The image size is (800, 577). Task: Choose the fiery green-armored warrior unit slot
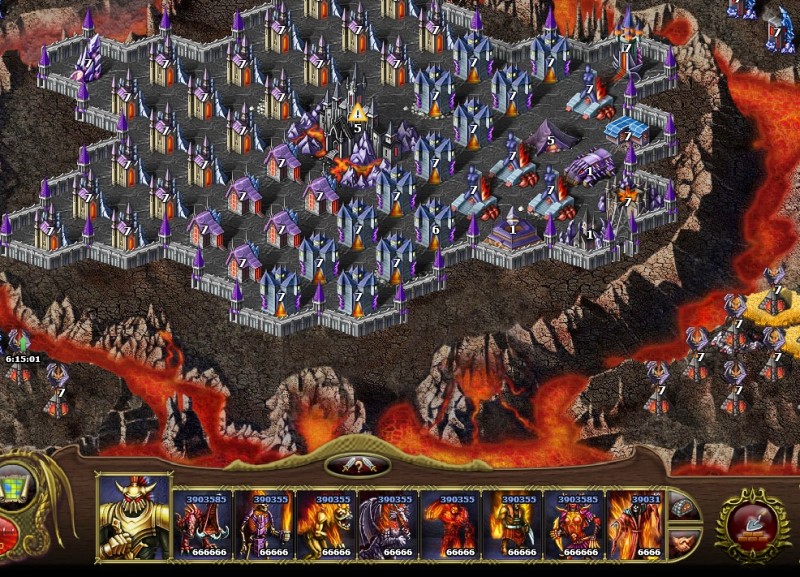point(513,524)
